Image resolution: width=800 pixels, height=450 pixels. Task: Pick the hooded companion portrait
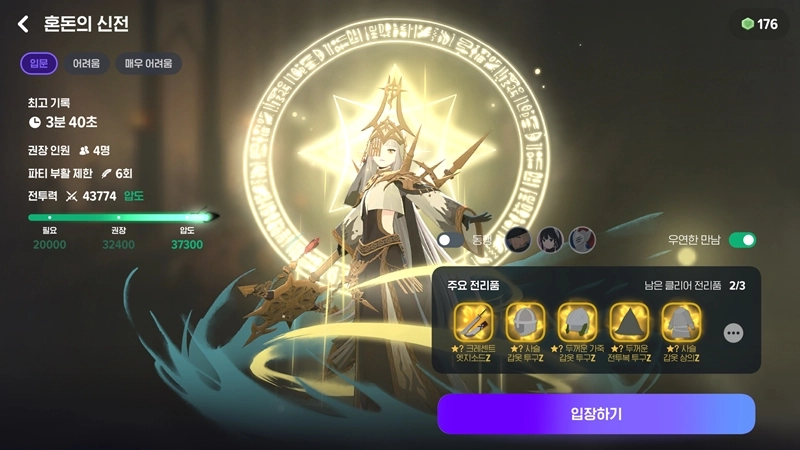[x=517, y=240]
